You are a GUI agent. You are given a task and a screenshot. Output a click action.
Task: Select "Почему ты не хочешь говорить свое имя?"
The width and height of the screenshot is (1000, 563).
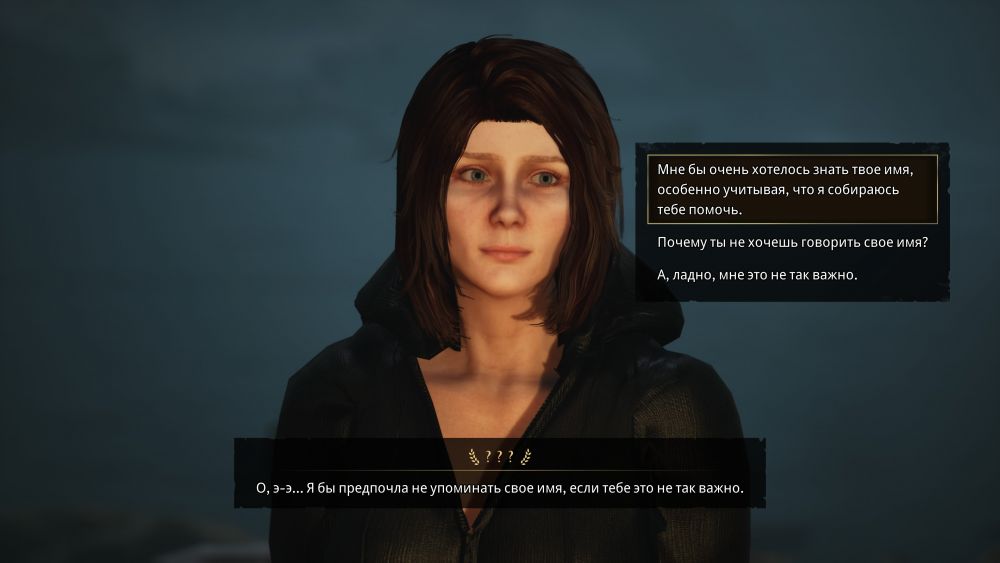pyautogui.click(x=793, y=243)
